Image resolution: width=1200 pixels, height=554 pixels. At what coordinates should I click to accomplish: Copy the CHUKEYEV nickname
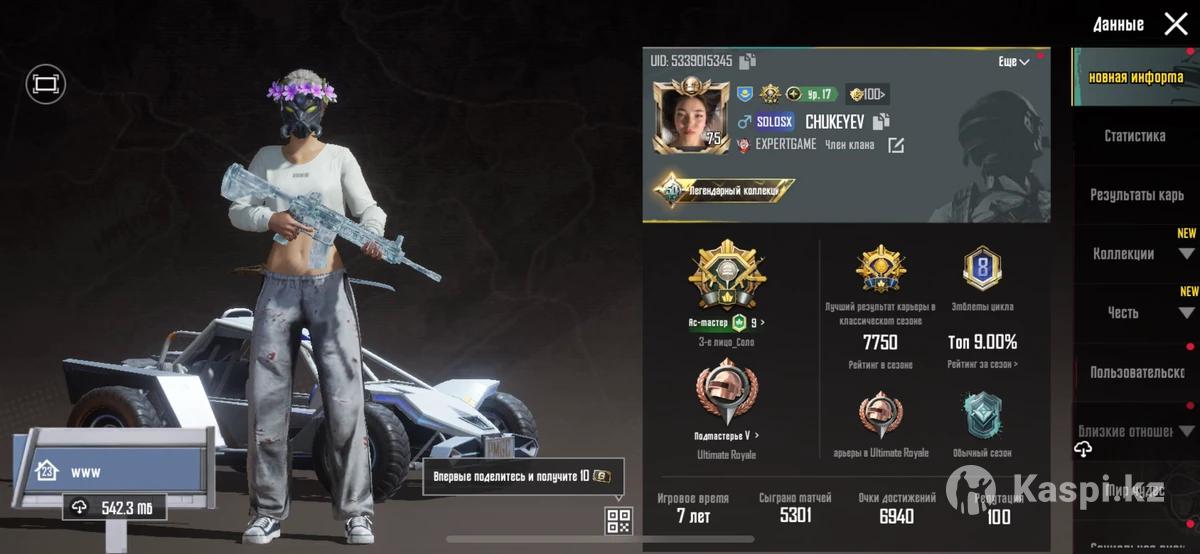tap(881, 122)
